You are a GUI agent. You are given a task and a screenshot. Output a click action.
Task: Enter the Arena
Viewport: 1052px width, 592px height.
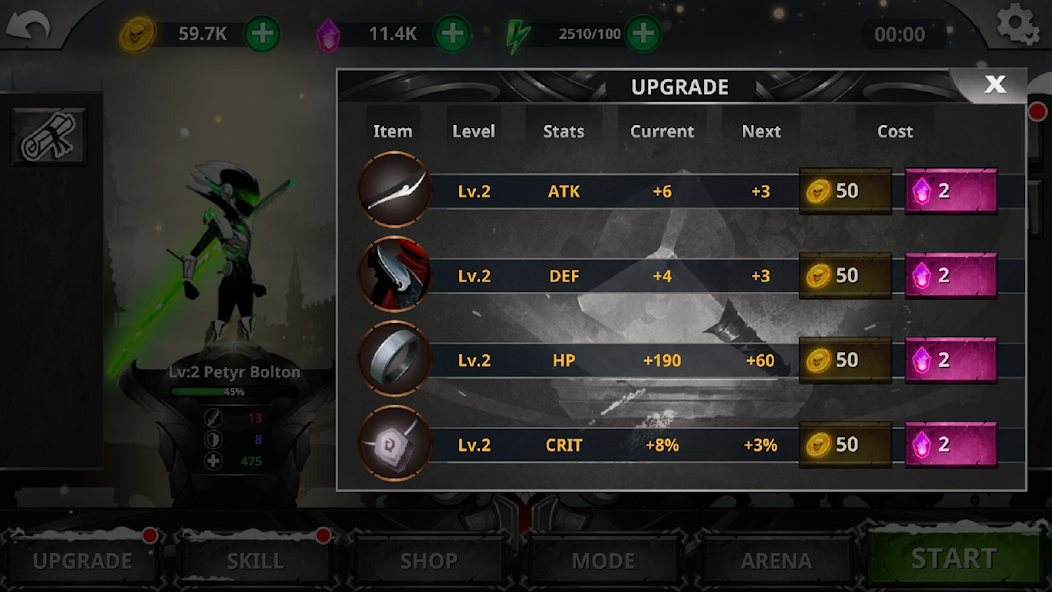coord(776,561)
